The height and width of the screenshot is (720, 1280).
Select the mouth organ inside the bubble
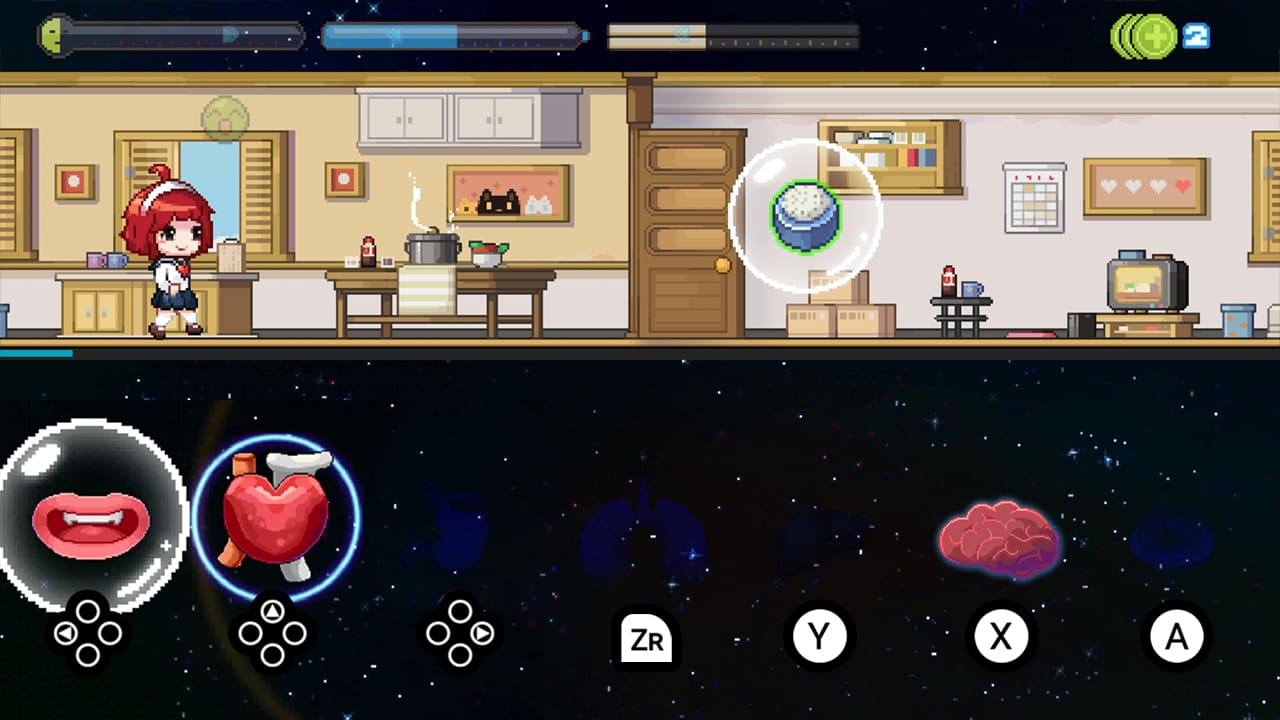coord(88,520)
